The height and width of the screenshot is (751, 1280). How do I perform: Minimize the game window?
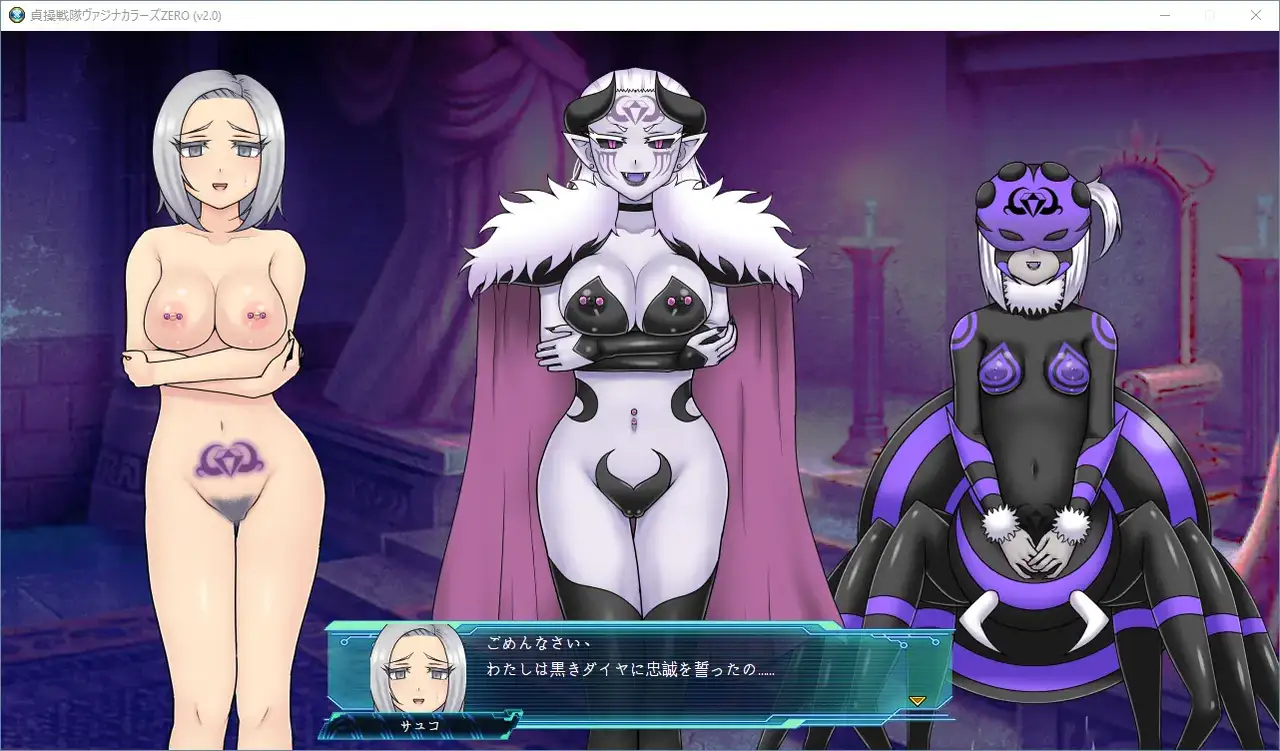coord(1165,15)
